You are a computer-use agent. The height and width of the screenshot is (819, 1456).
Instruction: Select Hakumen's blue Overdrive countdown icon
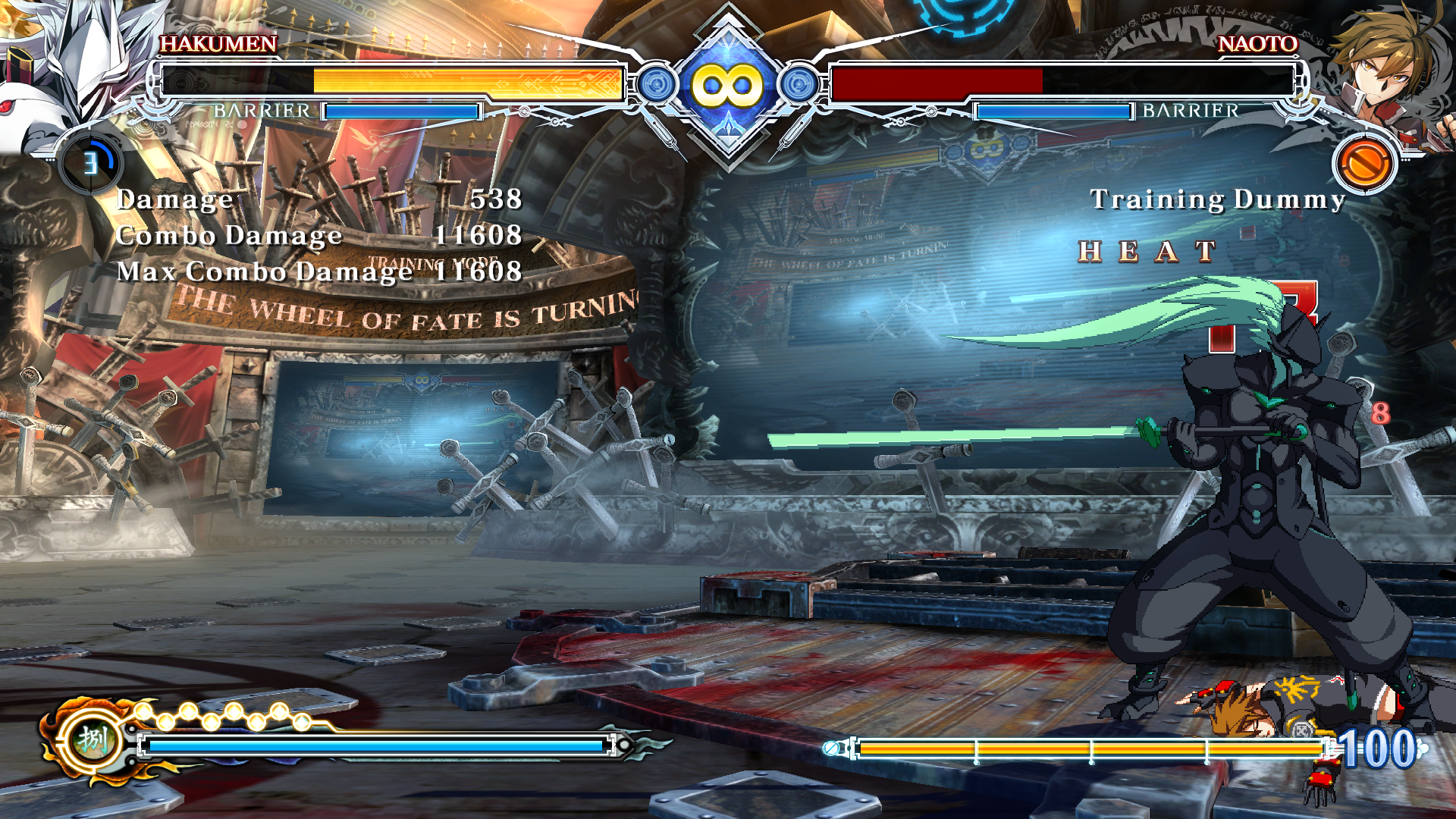click(91, 162)
